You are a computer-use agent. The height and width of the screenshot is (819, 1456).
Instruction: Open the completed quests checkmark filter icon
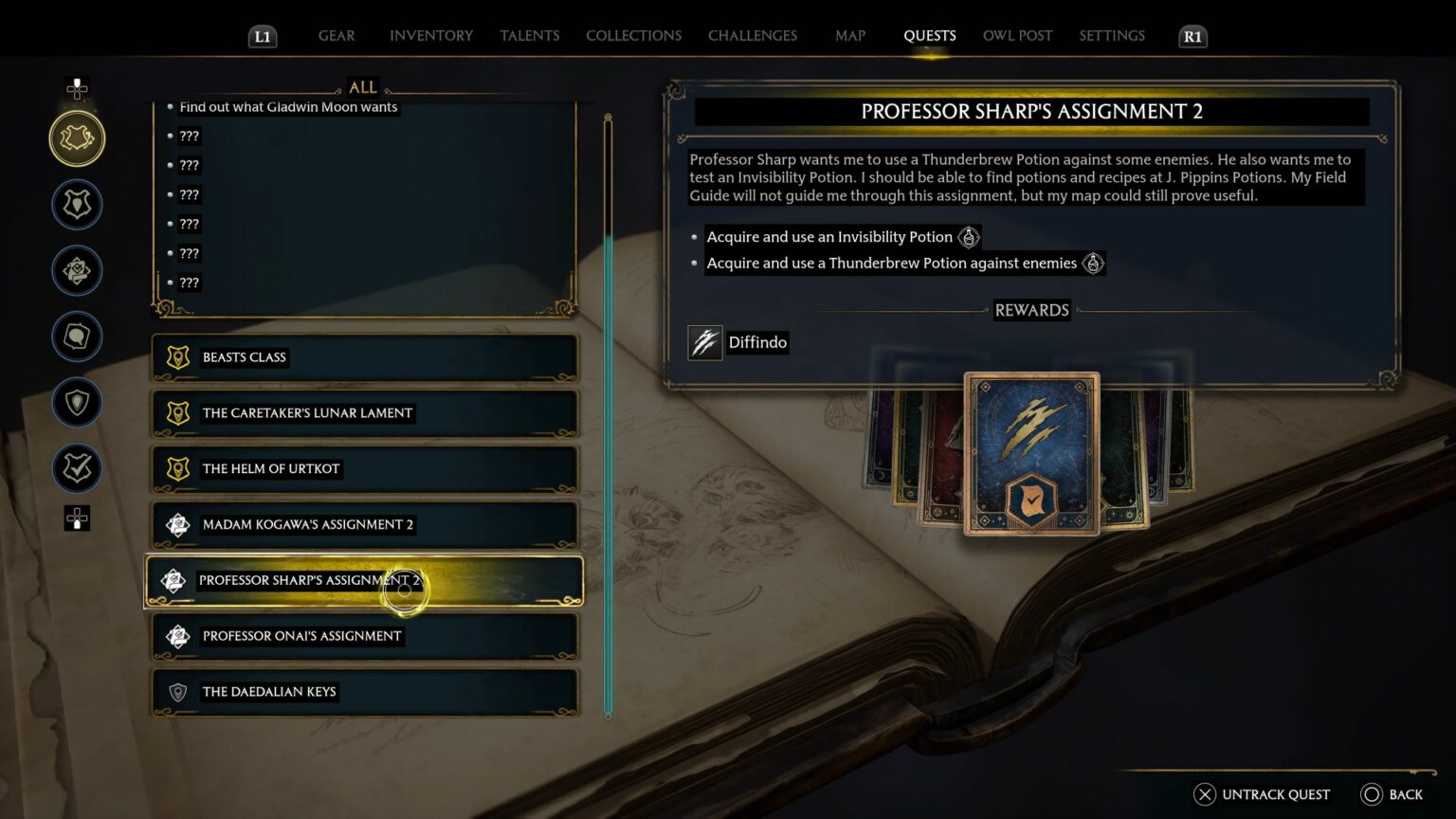[x=77, y=468]
